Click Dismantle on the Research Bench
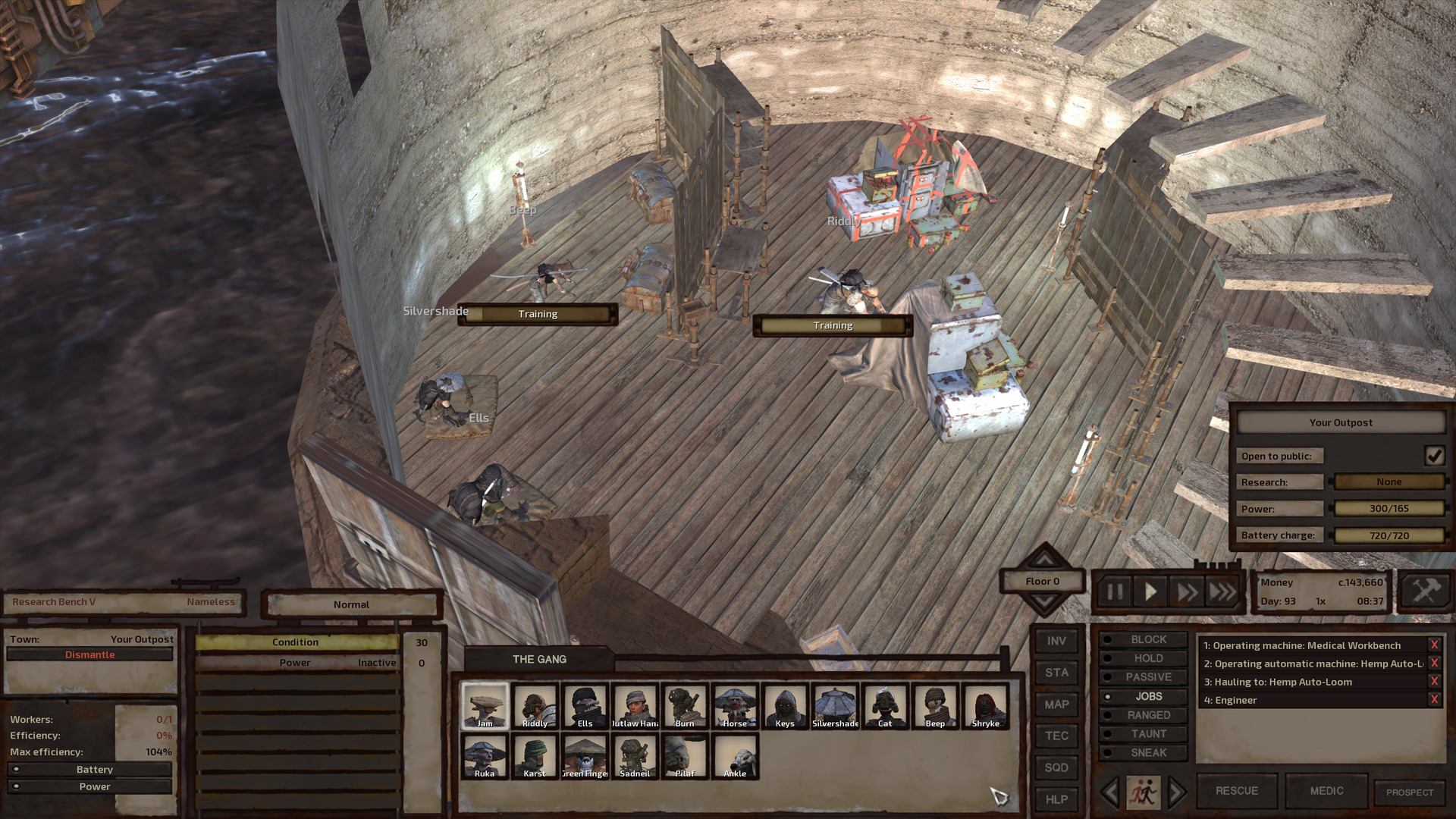This screenshot has width=1456, height=819. pos(89,654)
